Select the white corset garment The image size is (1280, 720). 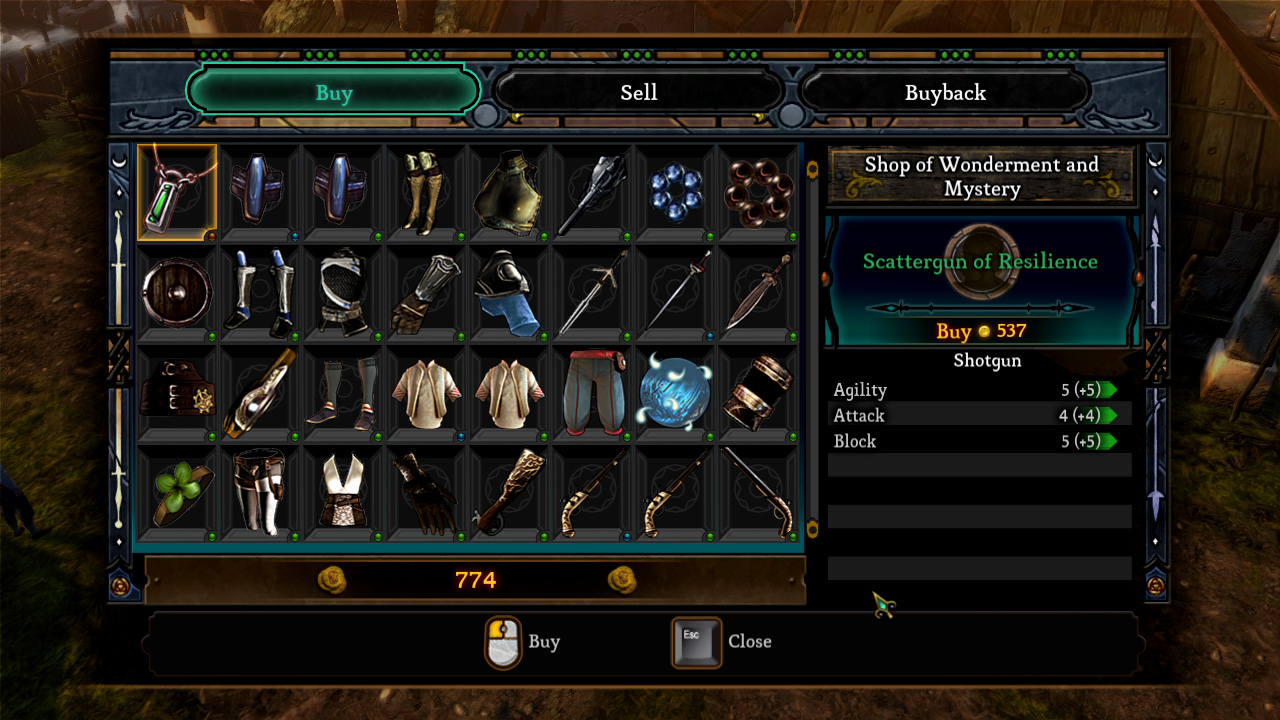tap(342, 492)
